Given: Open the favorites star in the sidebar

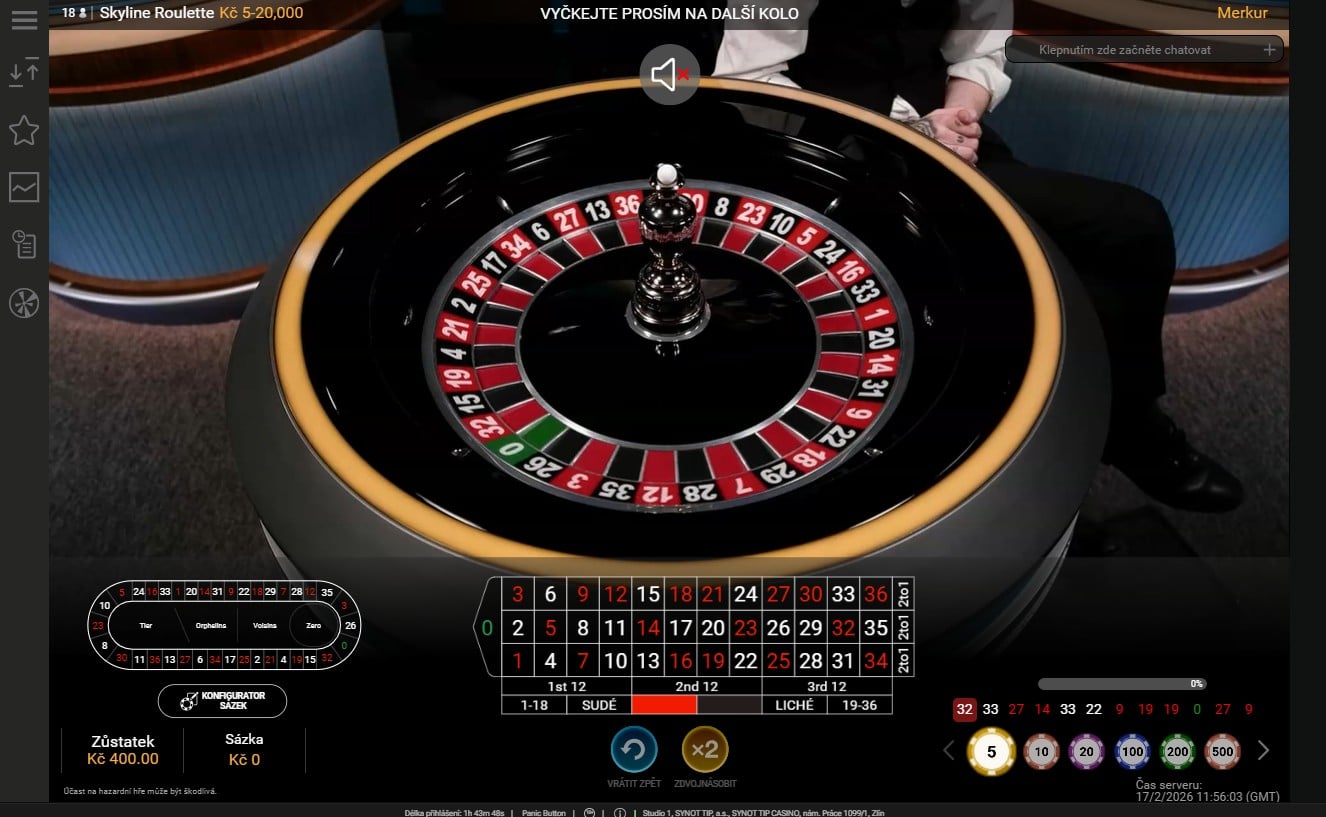Looking at the screenshot, I should [24, 130].
